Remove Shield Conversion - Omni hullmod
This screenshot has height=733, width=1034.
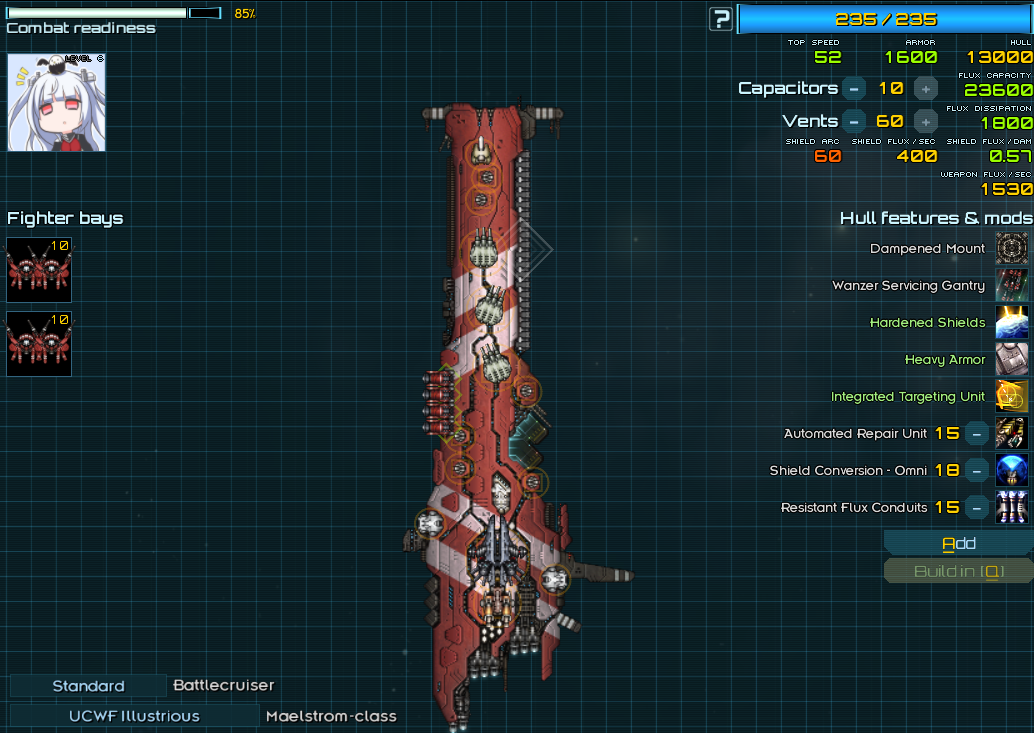tap(977, 471)
